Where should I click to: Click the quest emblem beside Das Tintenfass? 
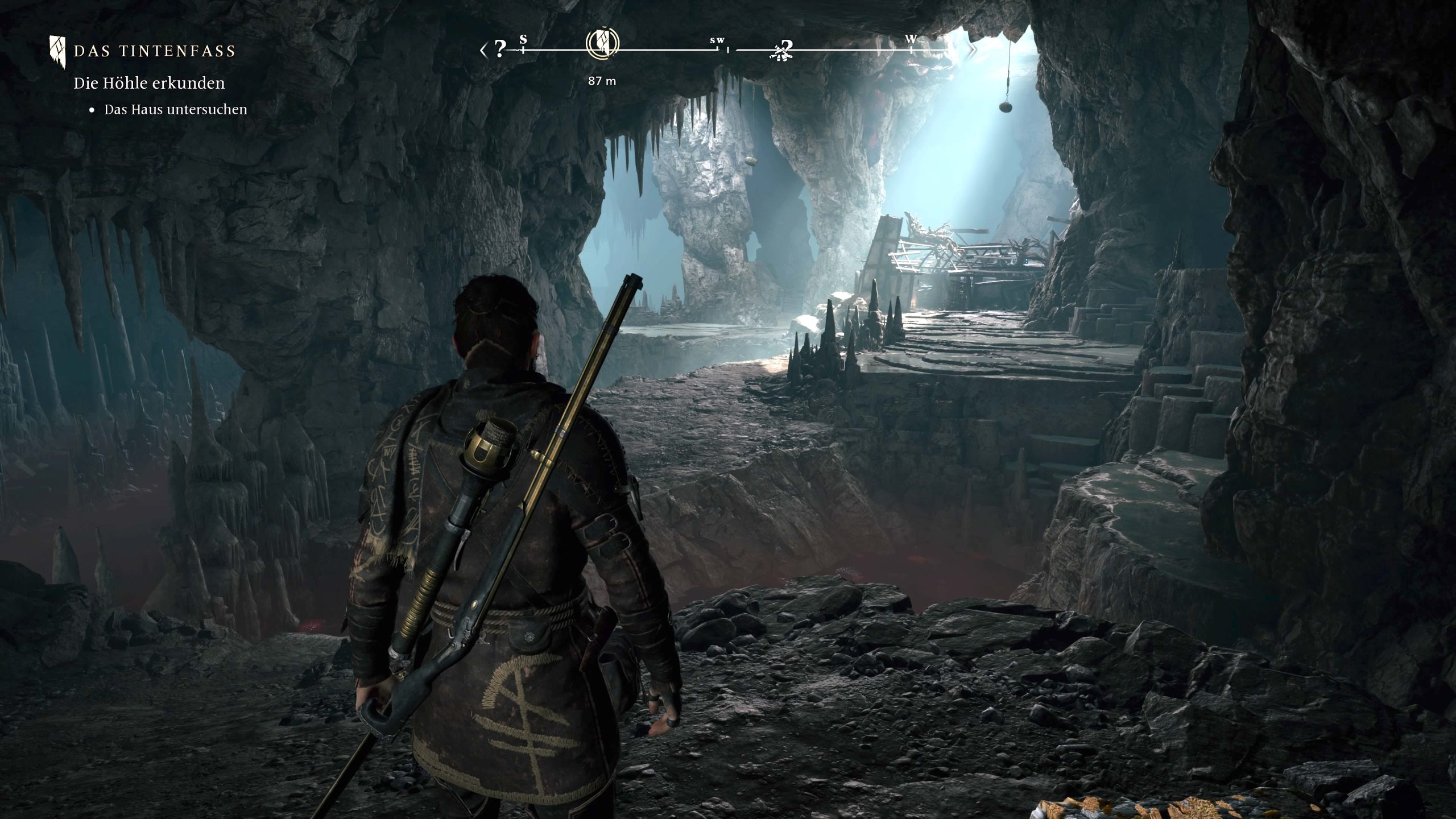click(x=57, y=51)
